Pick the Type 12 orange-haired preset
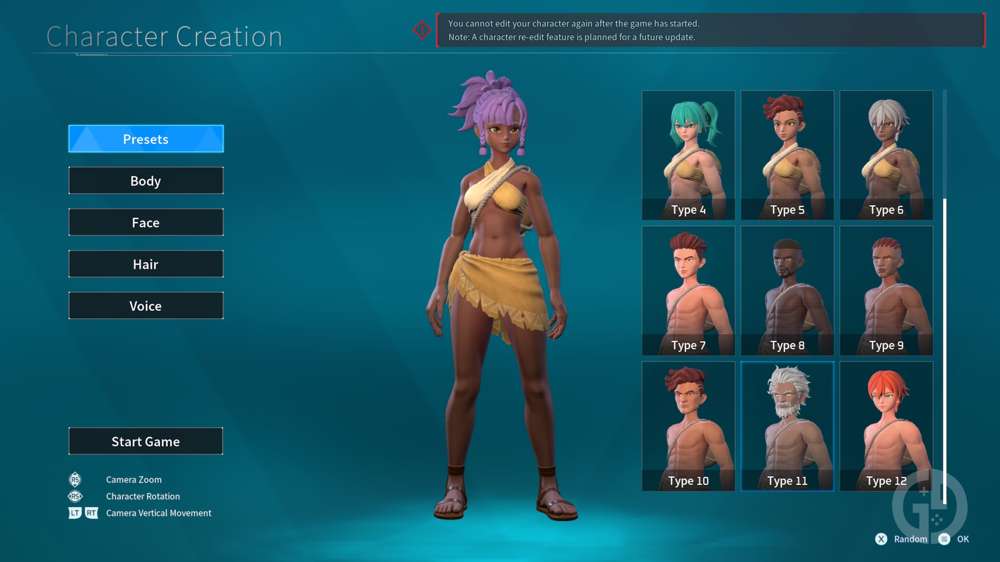Screen dimensions: 1000x562 (886, 425)
